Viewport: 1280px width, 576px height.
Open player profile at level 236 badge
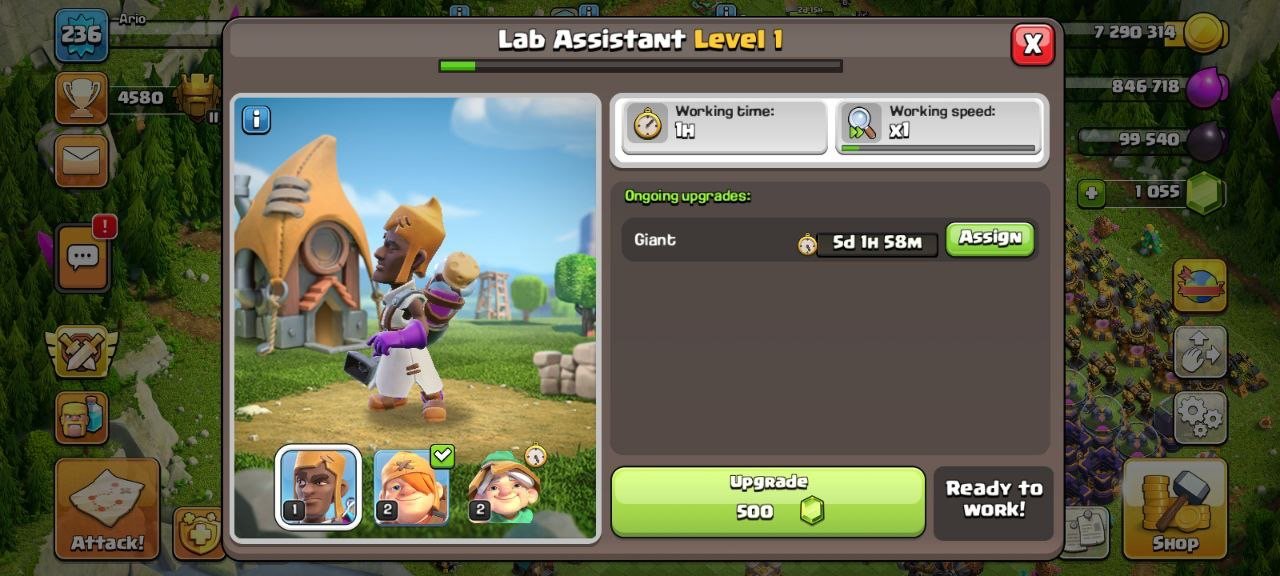click(x=81, y=35)
